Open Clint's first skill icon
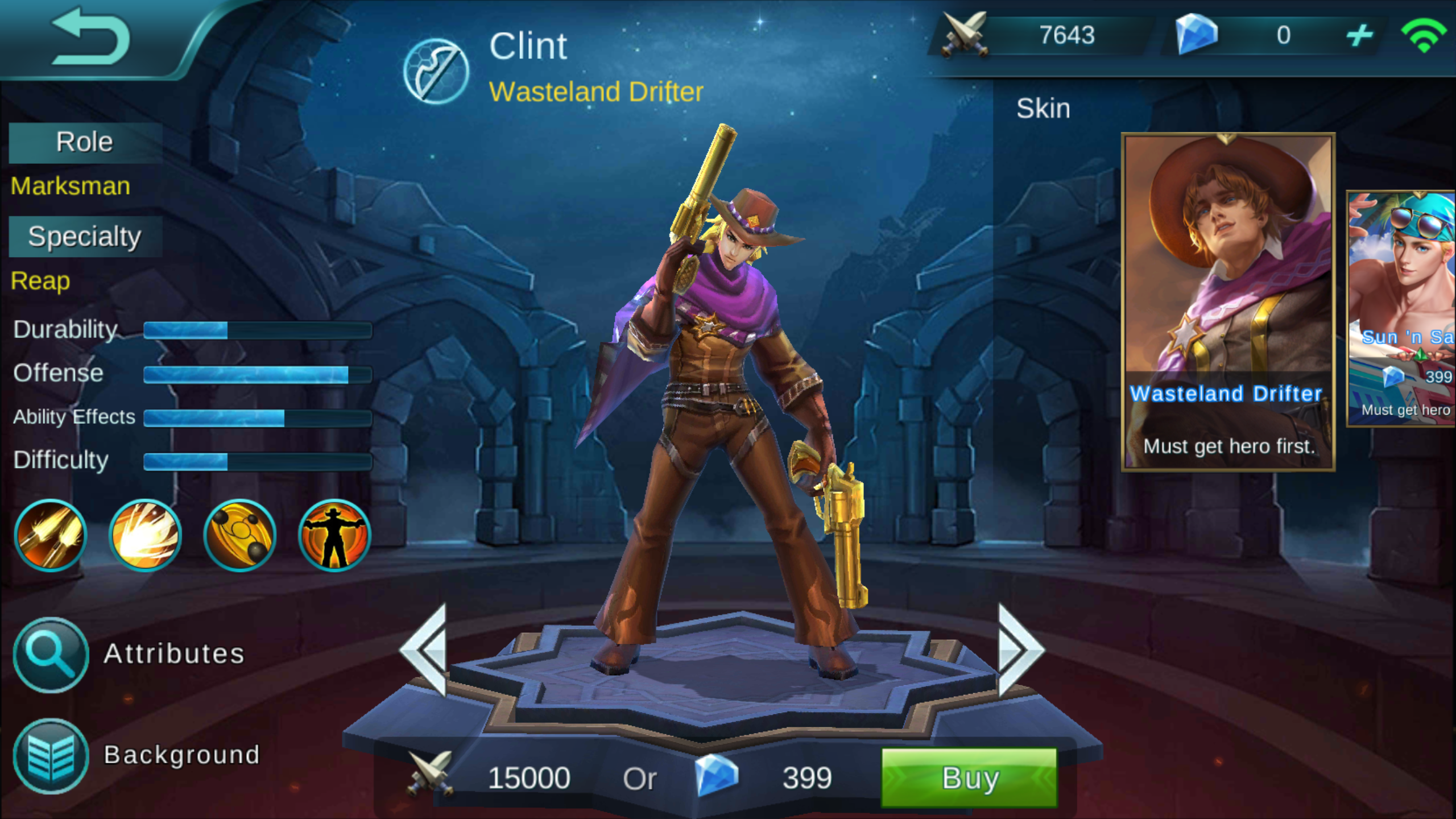This screenshot has height=819, width=1456. pos(50,535)
